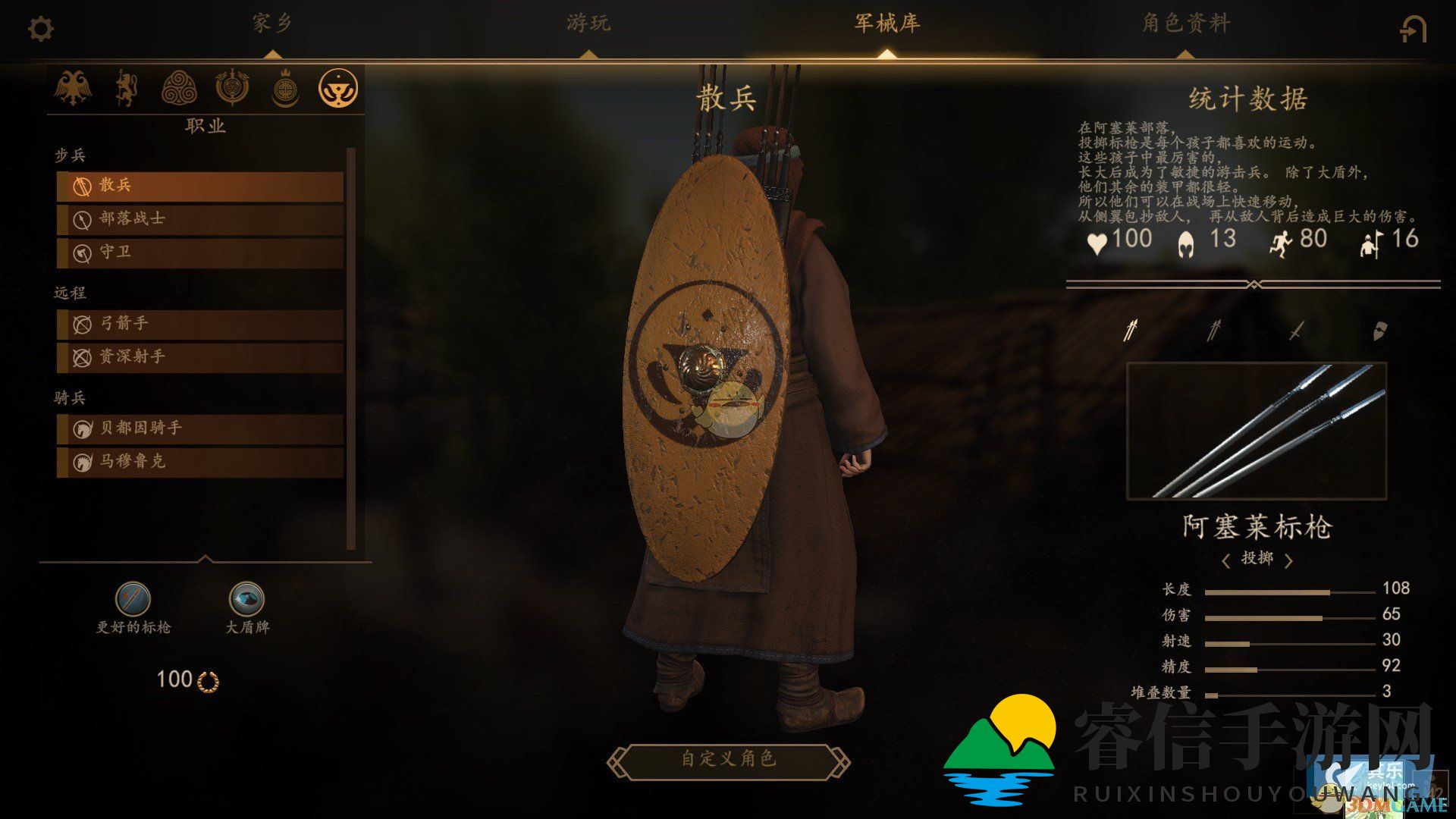Pick the triple spiral faction emblem
Viewport: 1456px width, 819px height.
click(179, 88)
